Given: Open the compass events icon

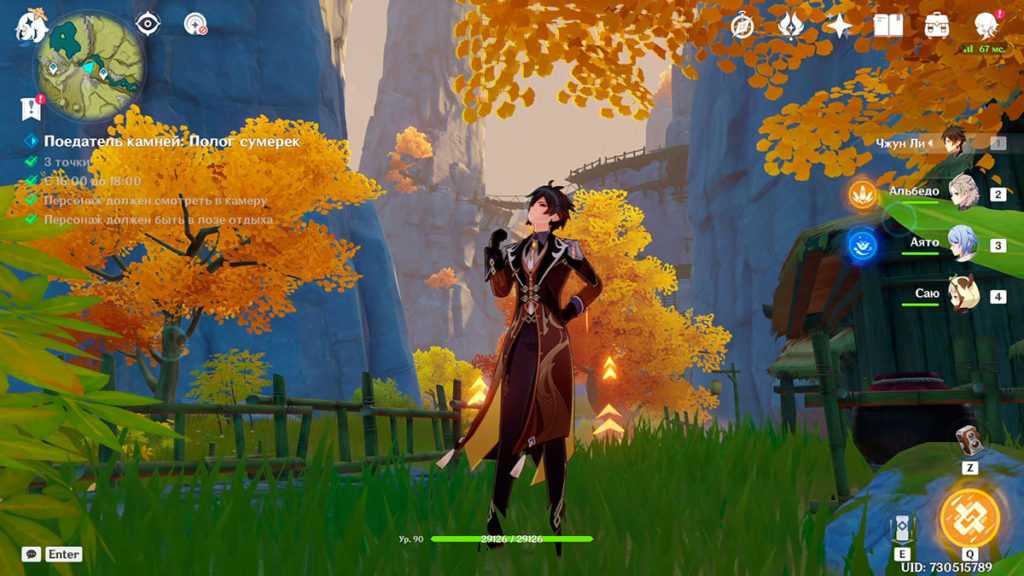Looking at the screenshot, I should [x=742, y=26].
